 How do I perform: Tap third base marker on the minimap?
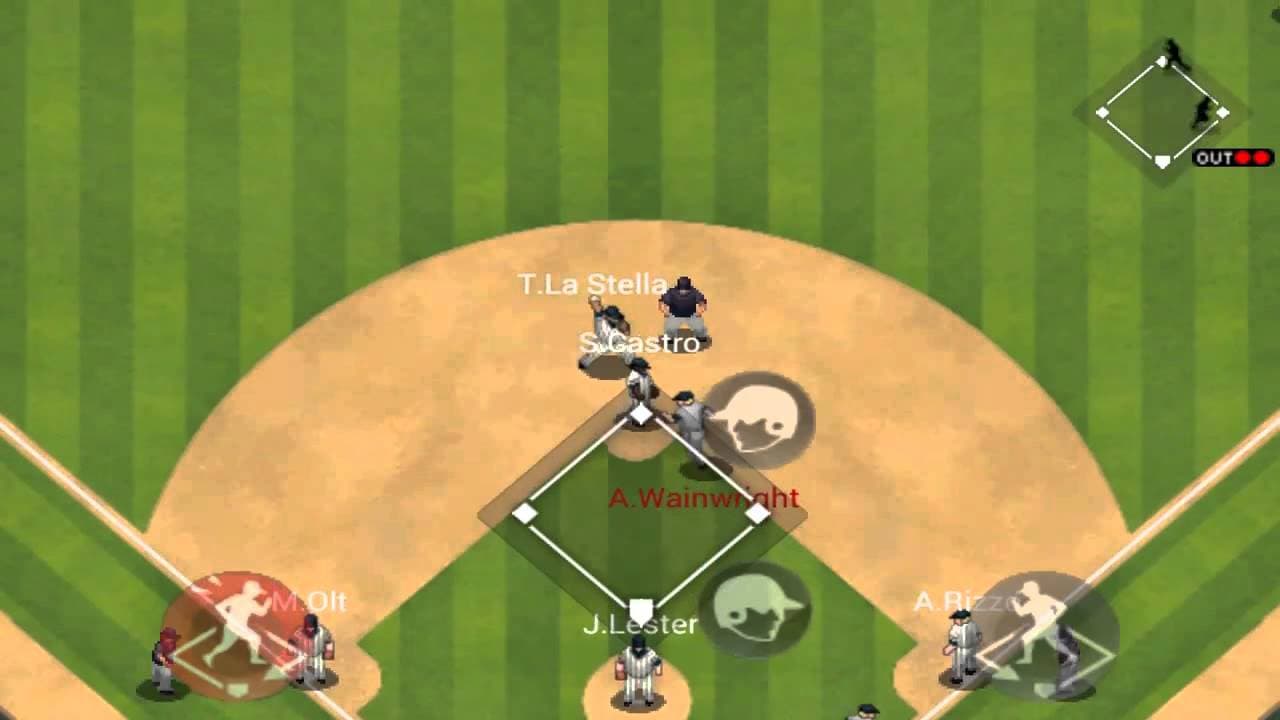pos(1103,111)
